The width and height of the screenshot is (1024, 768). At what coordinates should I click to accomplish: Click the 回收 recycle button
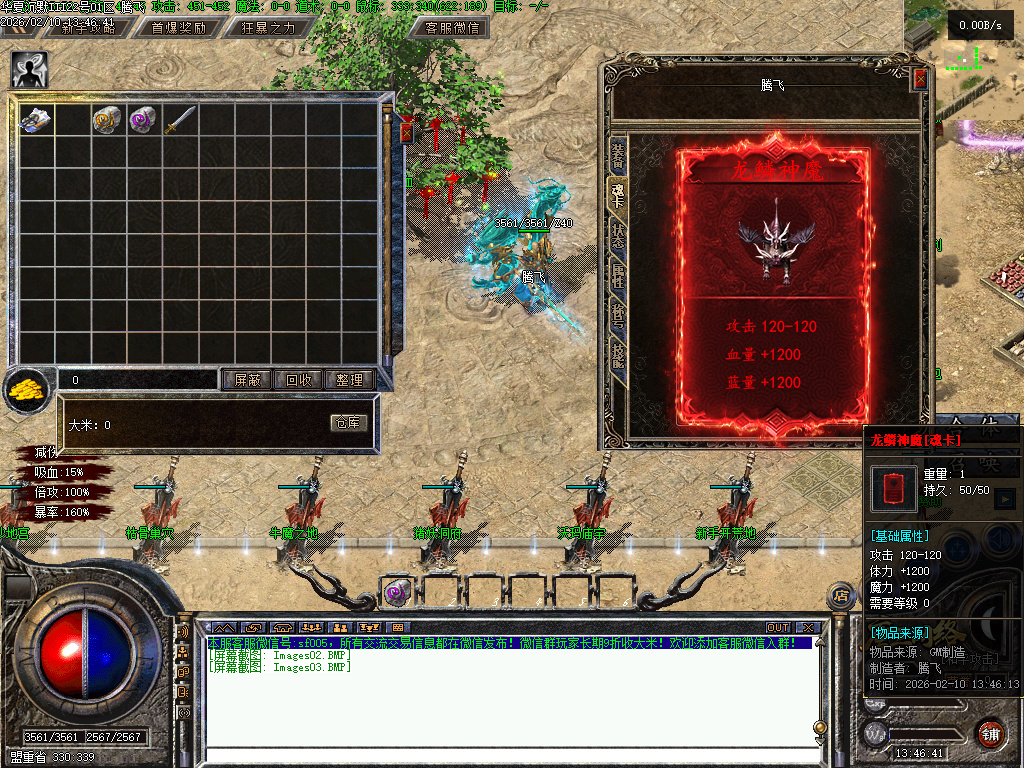[x=299, y=380]
